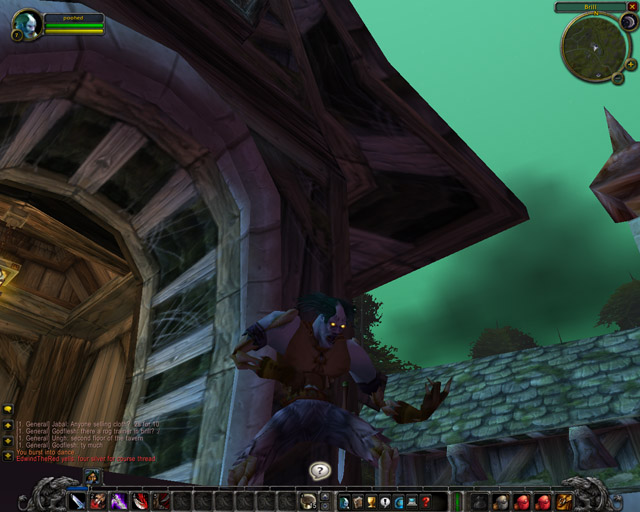
Task: Open the talents trophy cup button
Action: click(371, 501)
